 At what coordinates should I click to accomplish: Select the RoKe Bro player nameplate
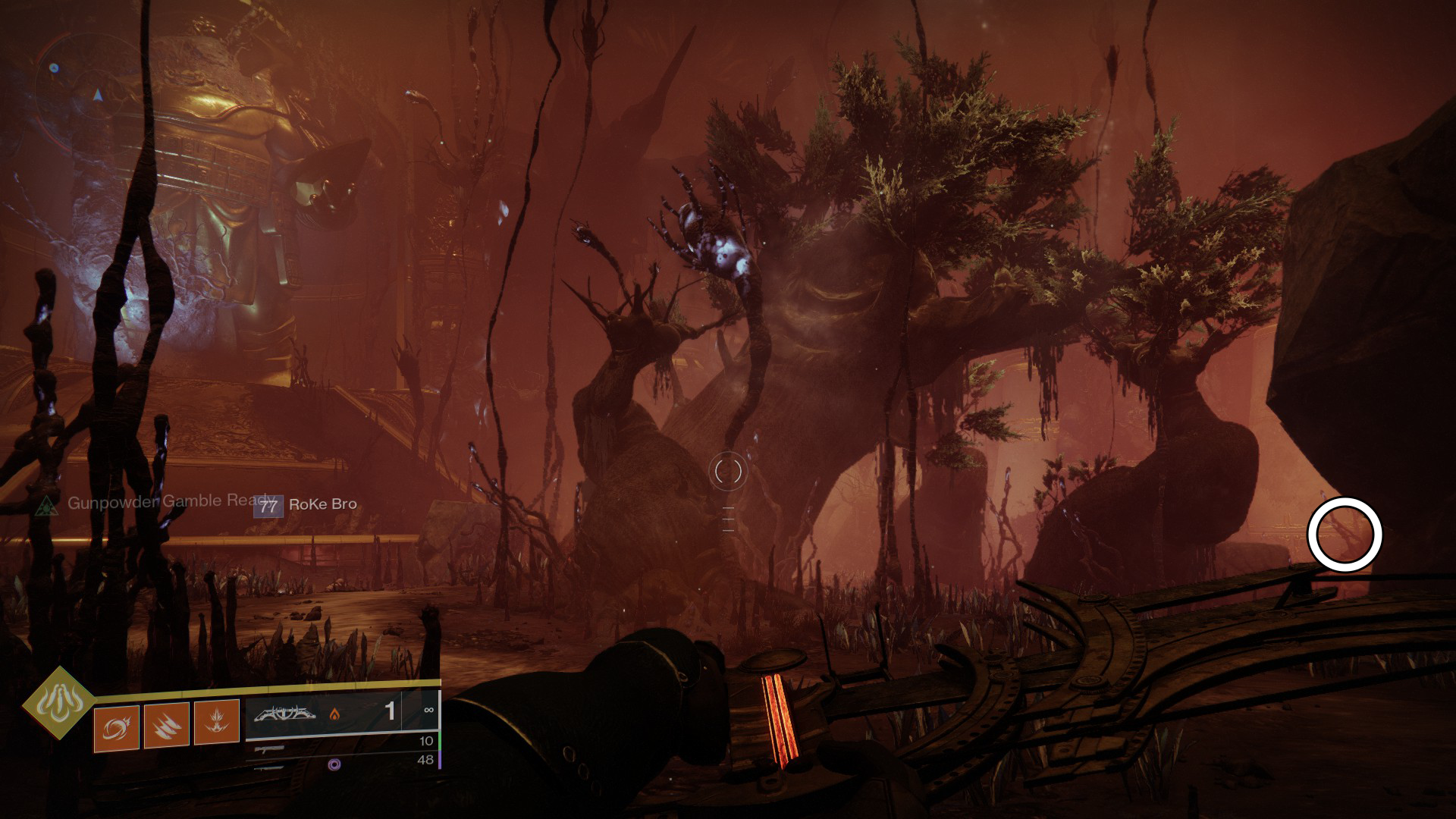click(306, 505)
